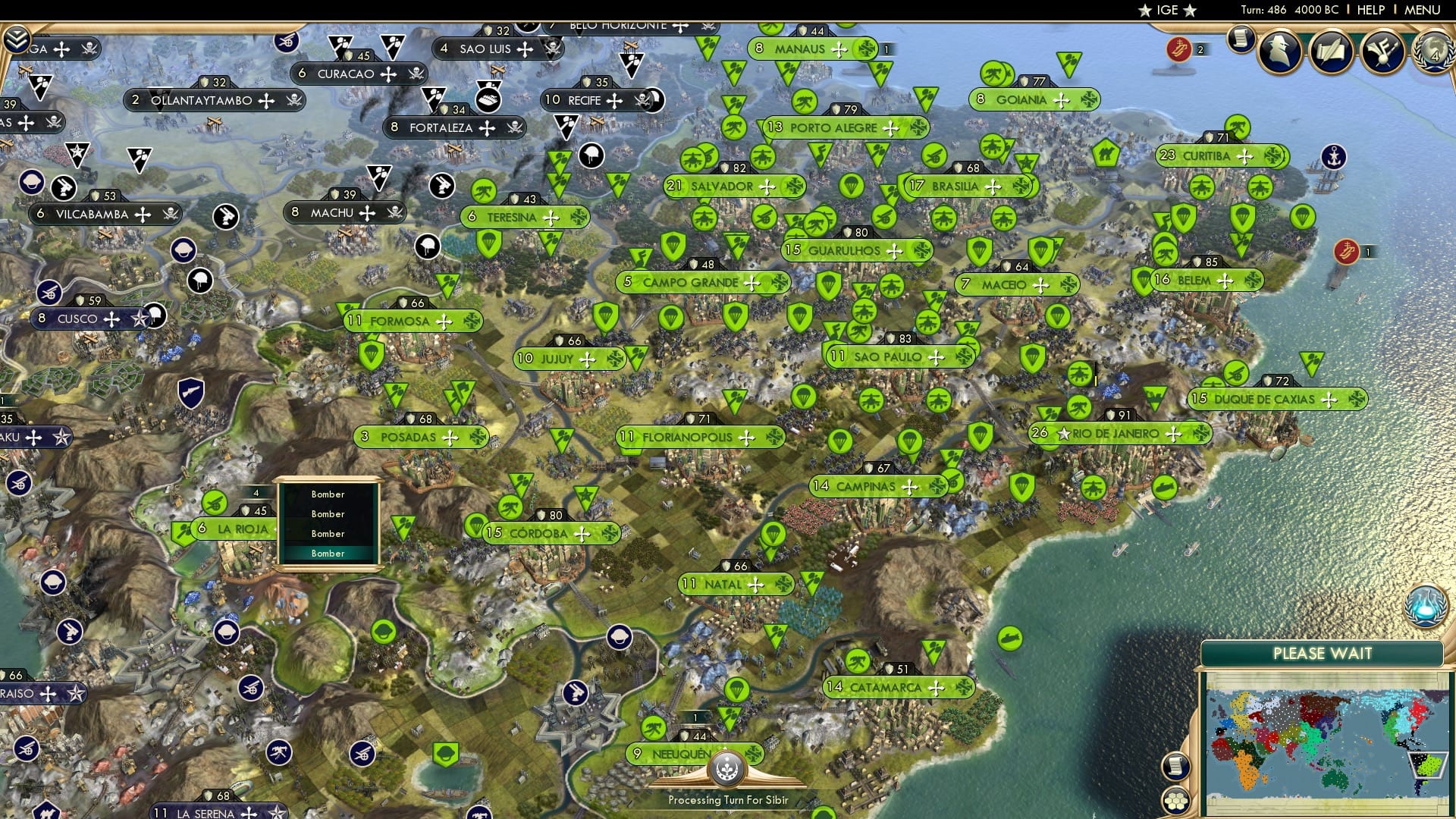Screen dimensions: 1456x819
Task: Open the MENU at top right
Action: (x=1424, y=10)
